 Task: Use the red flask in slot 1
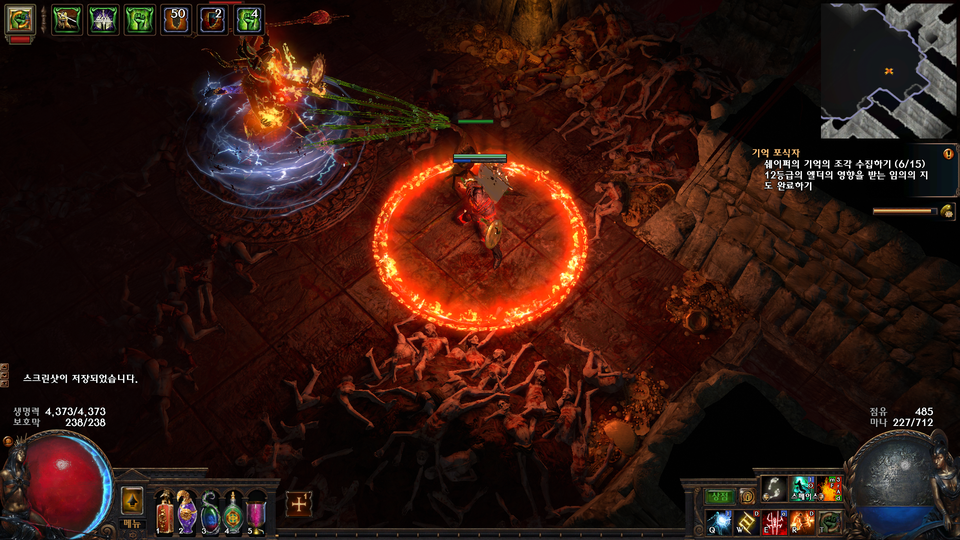pyautogui.click(x=164, y=512)
